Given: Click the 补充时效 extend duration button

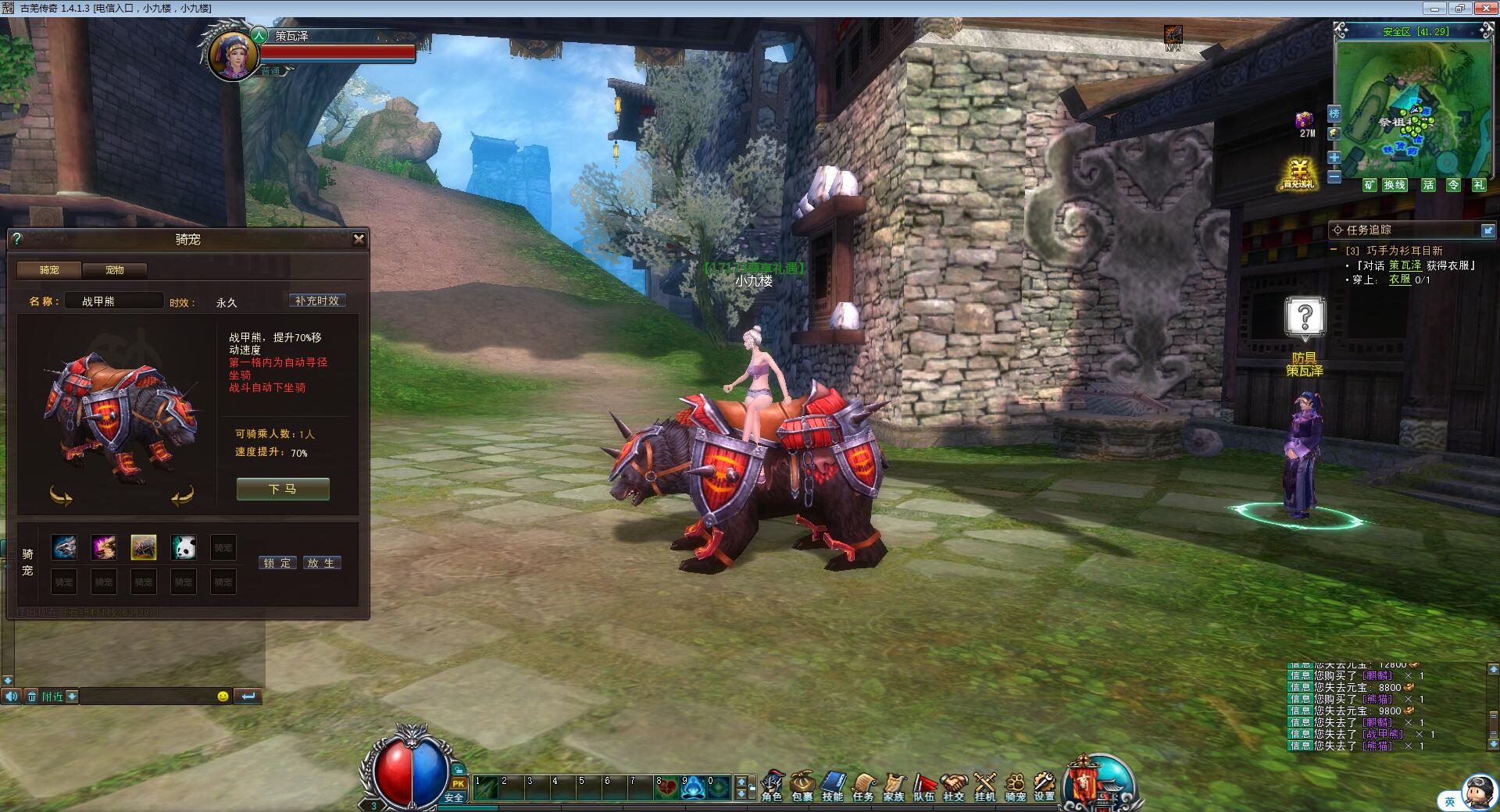Looking at the screenshot, I should coord(317,301).
